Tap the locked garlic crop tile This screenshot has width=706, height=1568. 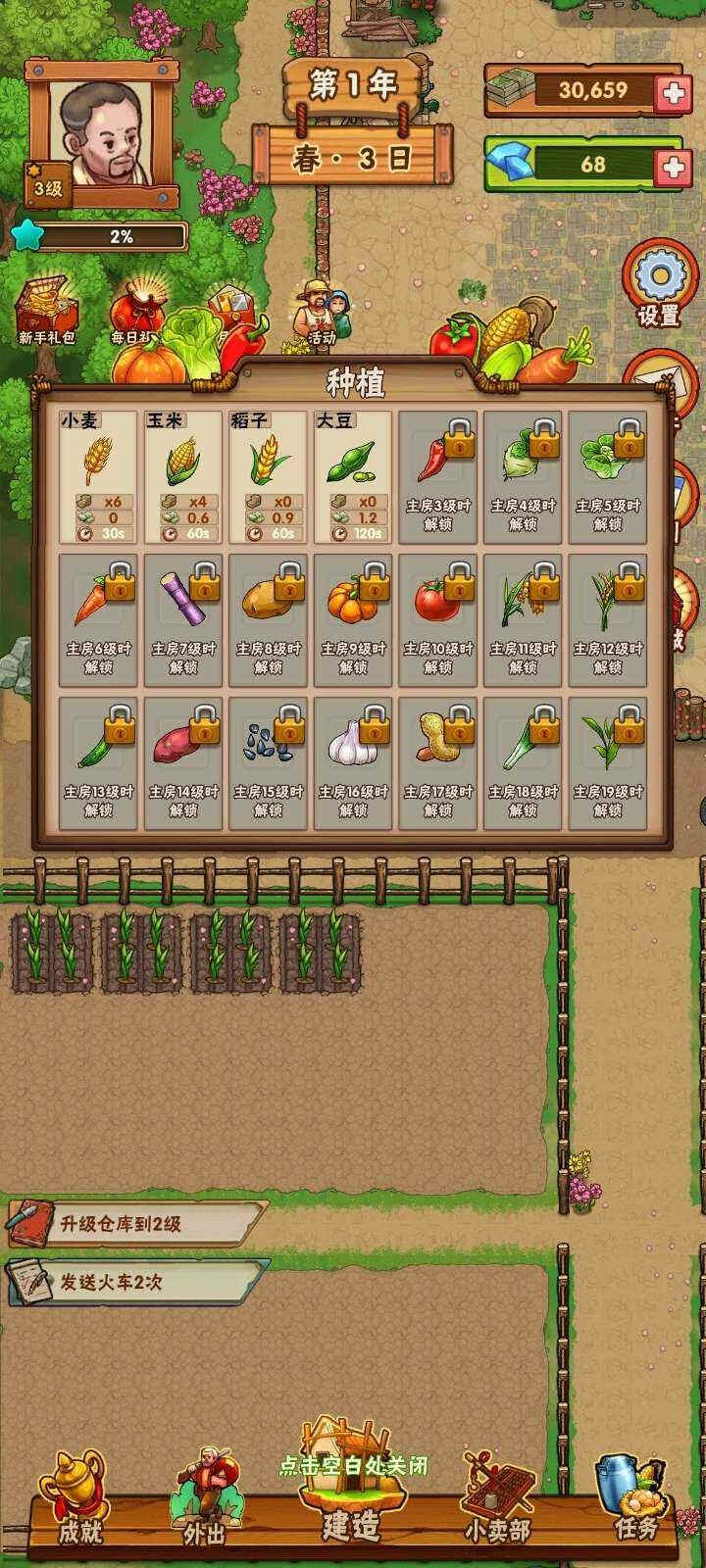[x=353, y=763]
